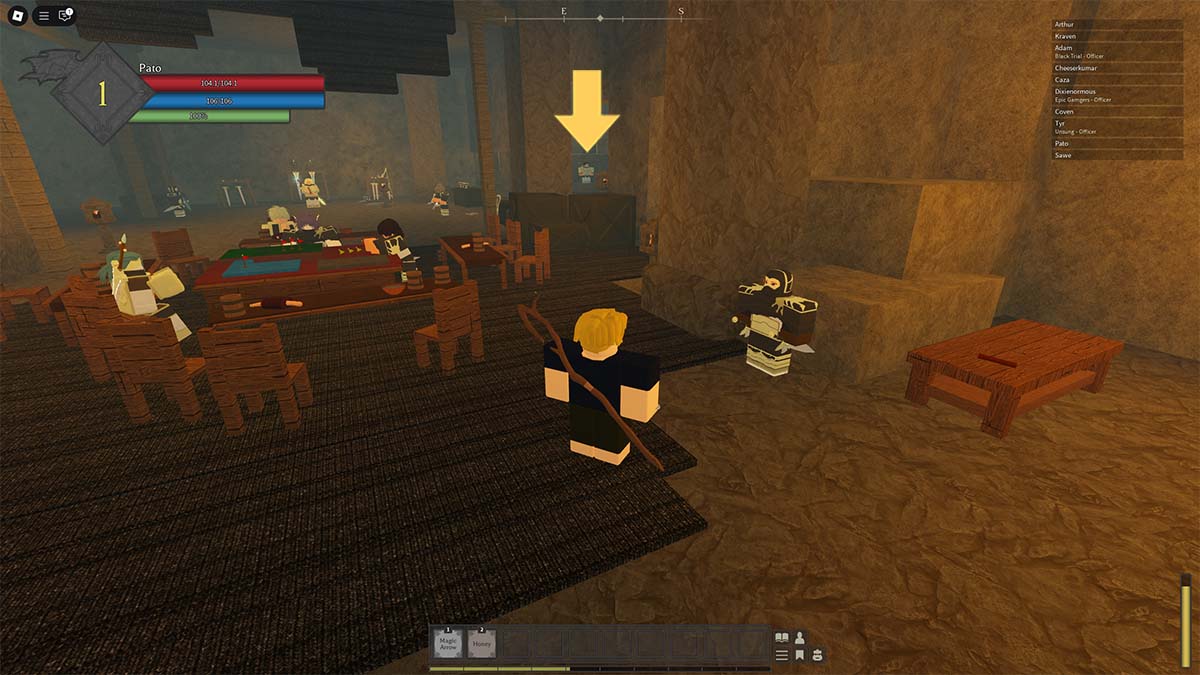Choose Adam, Black Trial officer, in player list
Viewport: 1200px width, 675px height.
click(x=1117, y=52)
